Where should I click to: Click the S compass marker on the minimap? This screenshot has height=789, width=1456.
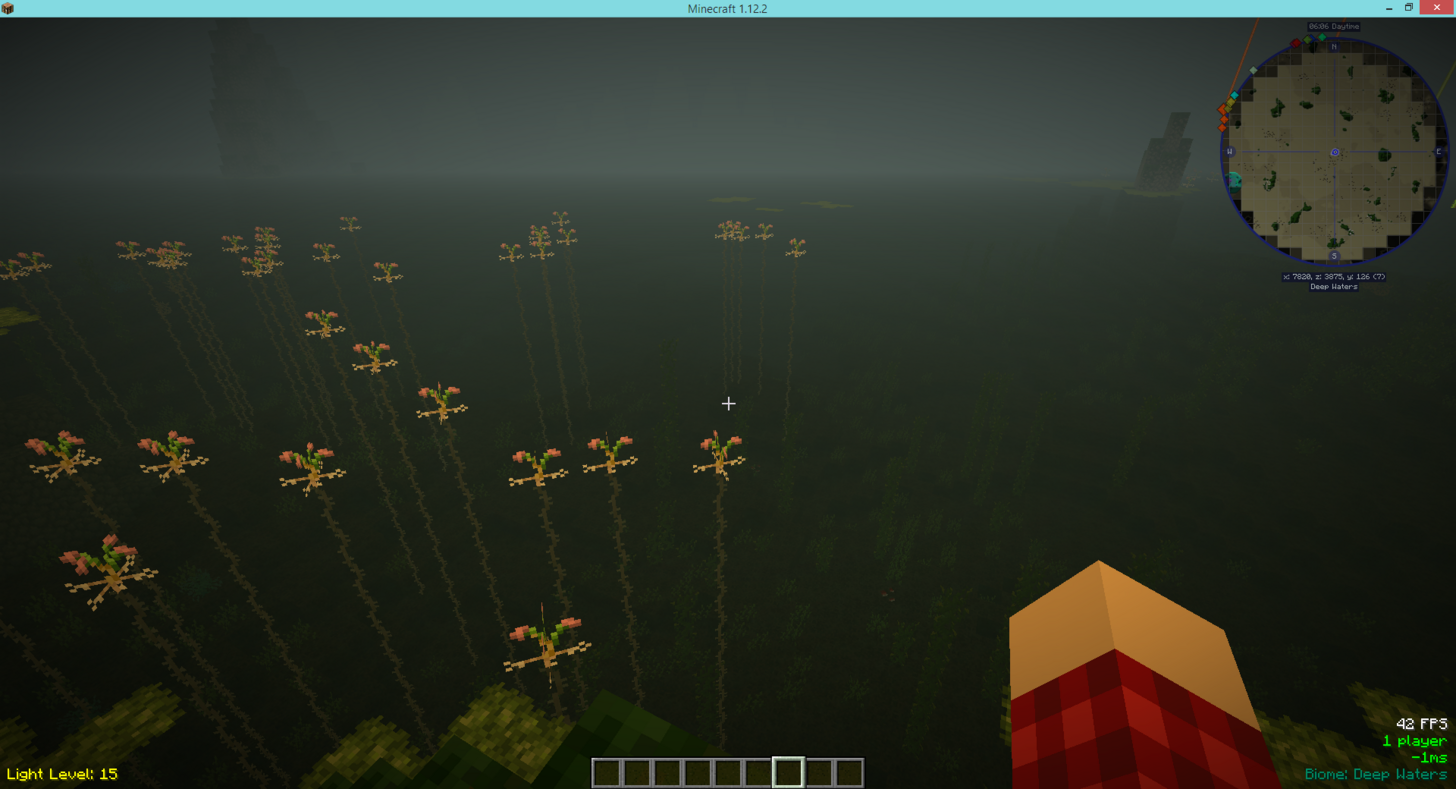(x=1335, y=256)
